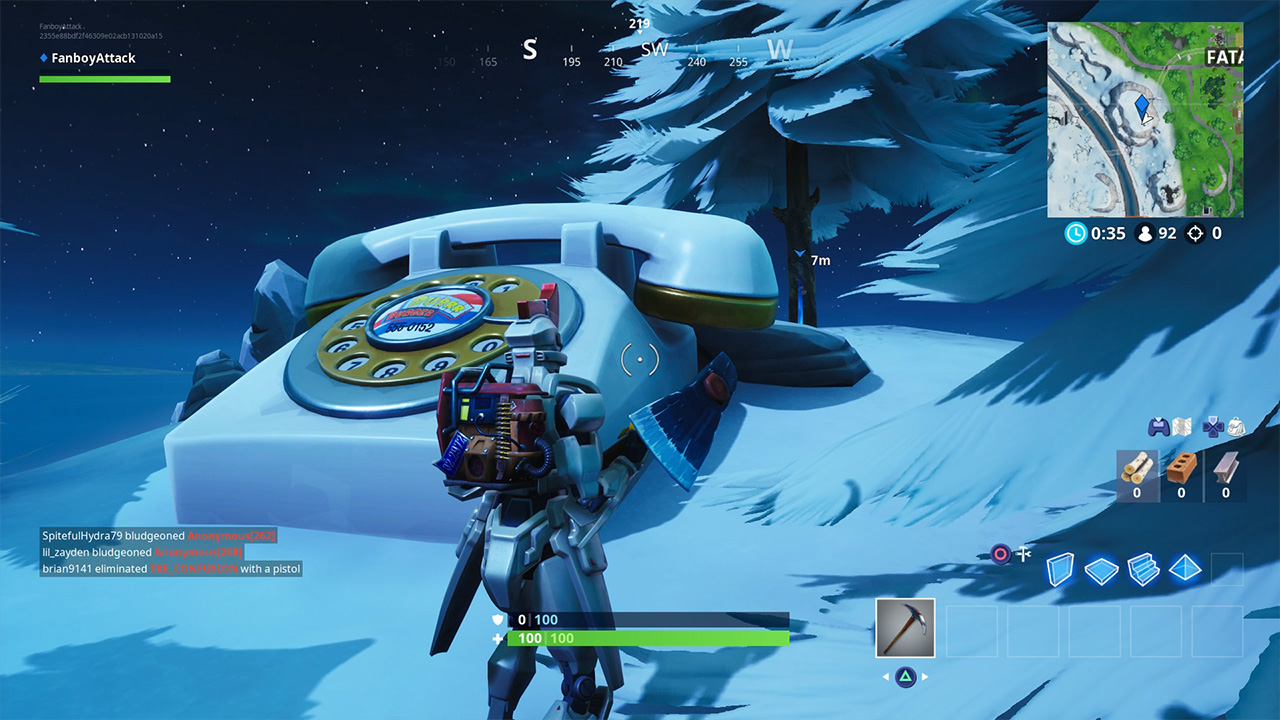Screen dimensions: 1280x720
Task: Open the map icon next to the controller
Action: pos(1180,428)
